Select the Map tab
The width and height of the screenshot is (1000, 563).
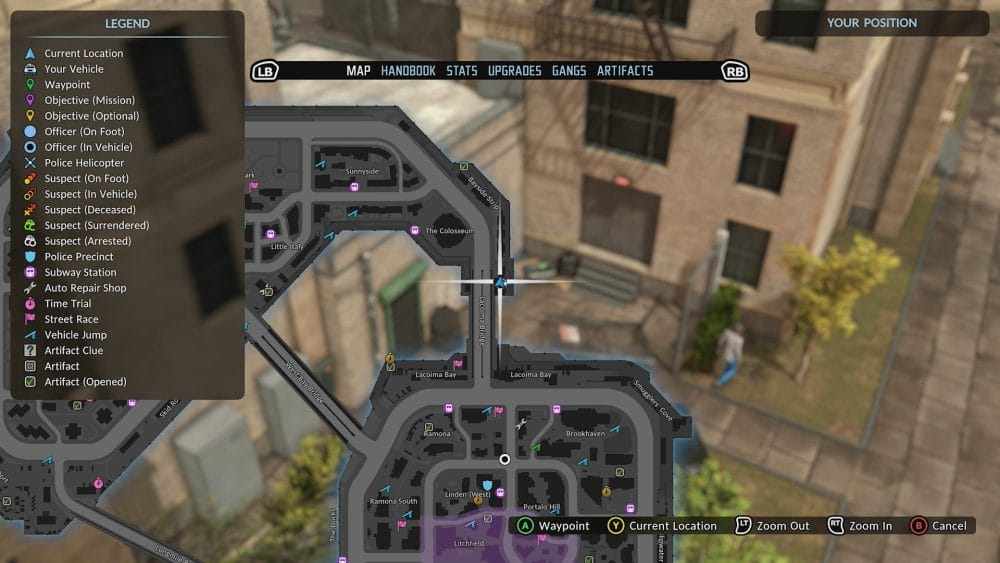point(358,71)
